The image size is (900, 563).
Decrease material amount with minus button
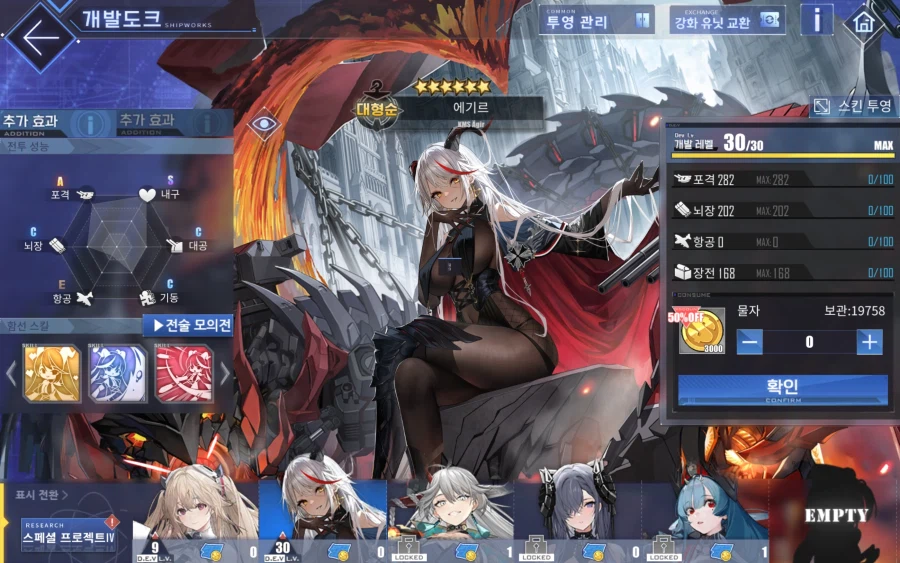click(750, 341)
